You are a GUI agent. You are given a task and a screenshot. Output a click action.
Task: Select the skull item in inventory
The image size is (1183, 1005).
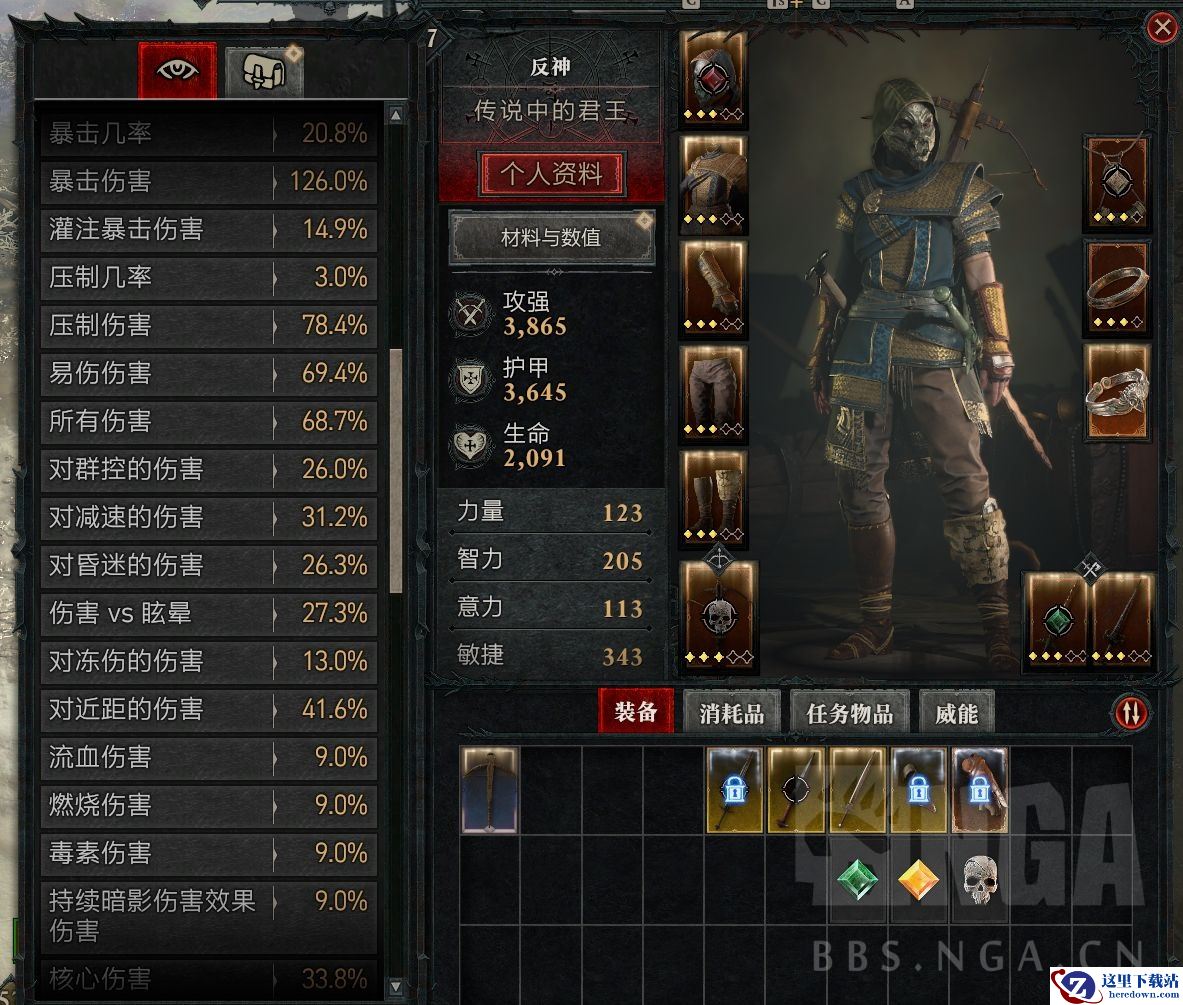click(x=981, y=881)
